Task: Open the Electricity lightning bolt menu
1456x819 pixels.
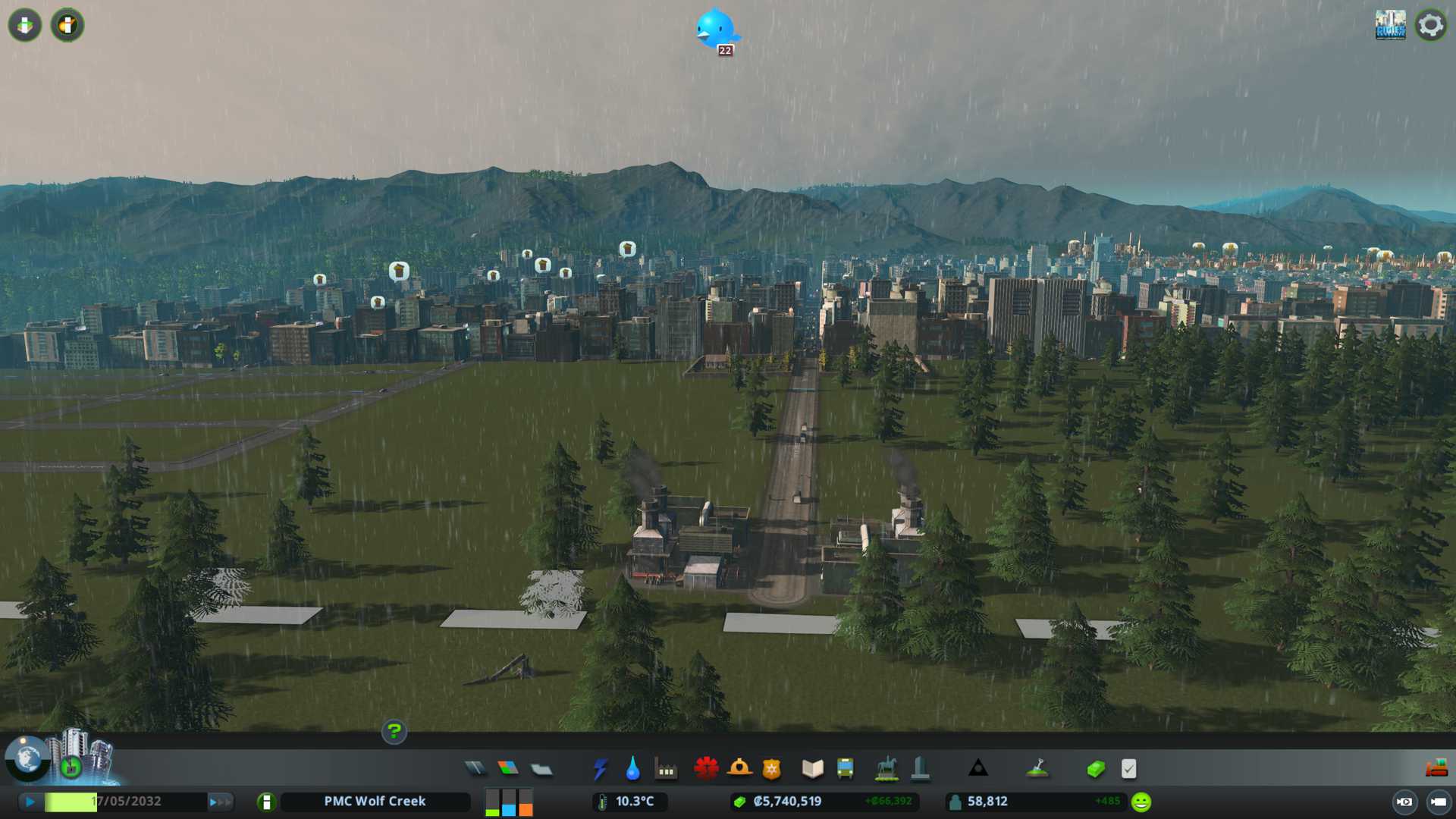Action: click(x=600, y=769)
